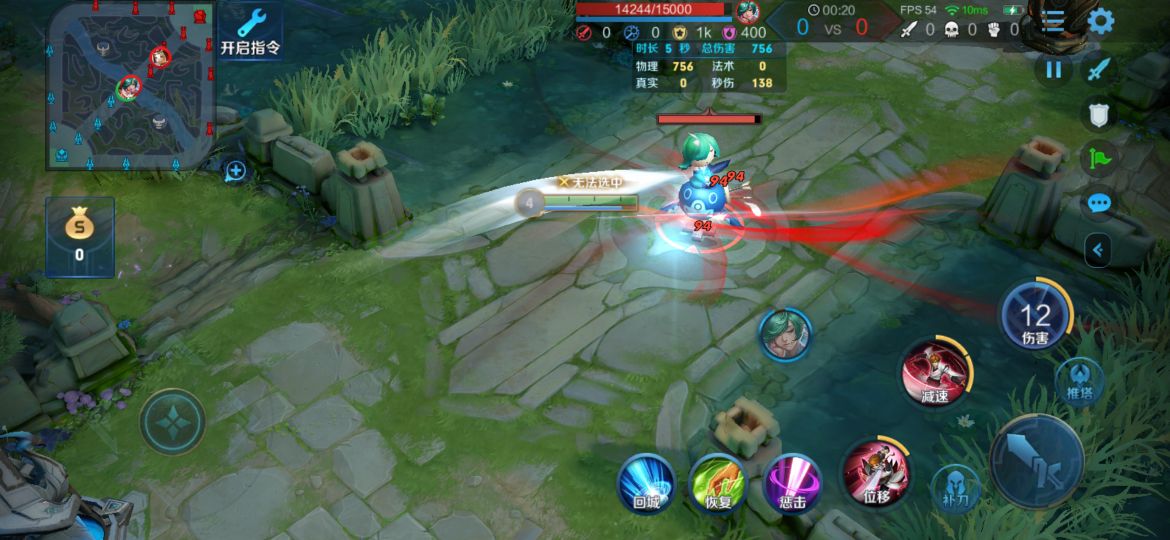The height and width of the screenshot is (540, 1170).
Task: Select the blue sword attack signal icon
Action: 1099,69
